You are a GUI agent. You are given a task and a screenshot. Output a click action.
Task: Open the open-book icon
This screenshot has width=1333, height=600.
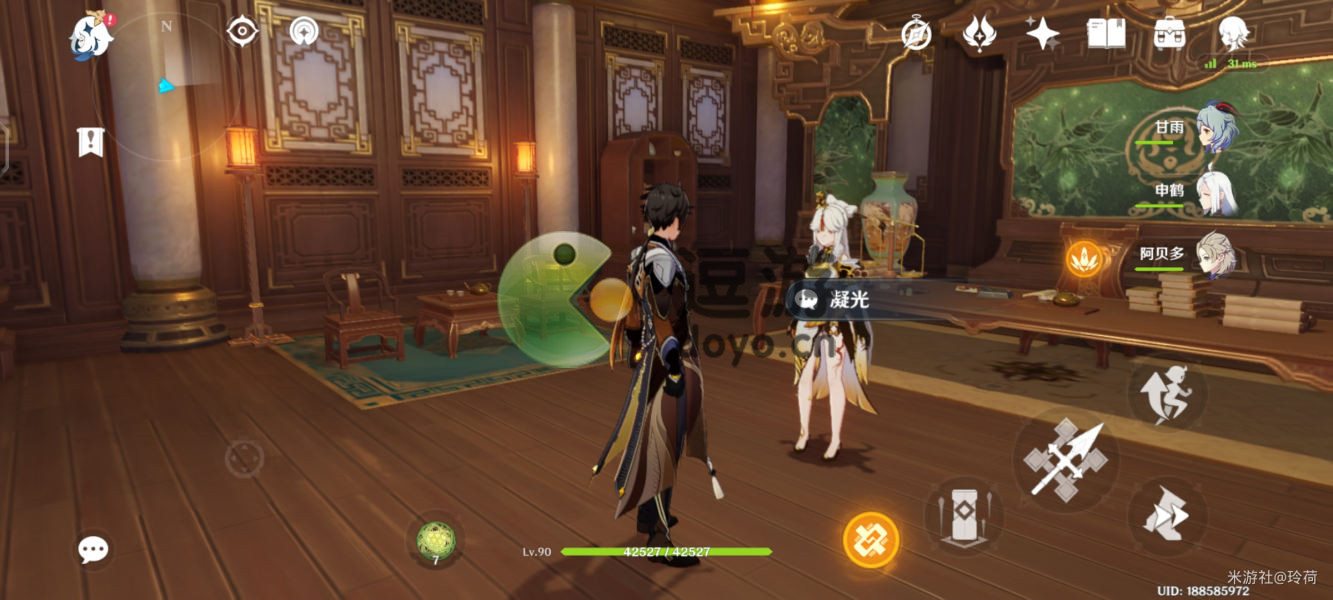click(1106, 34)
